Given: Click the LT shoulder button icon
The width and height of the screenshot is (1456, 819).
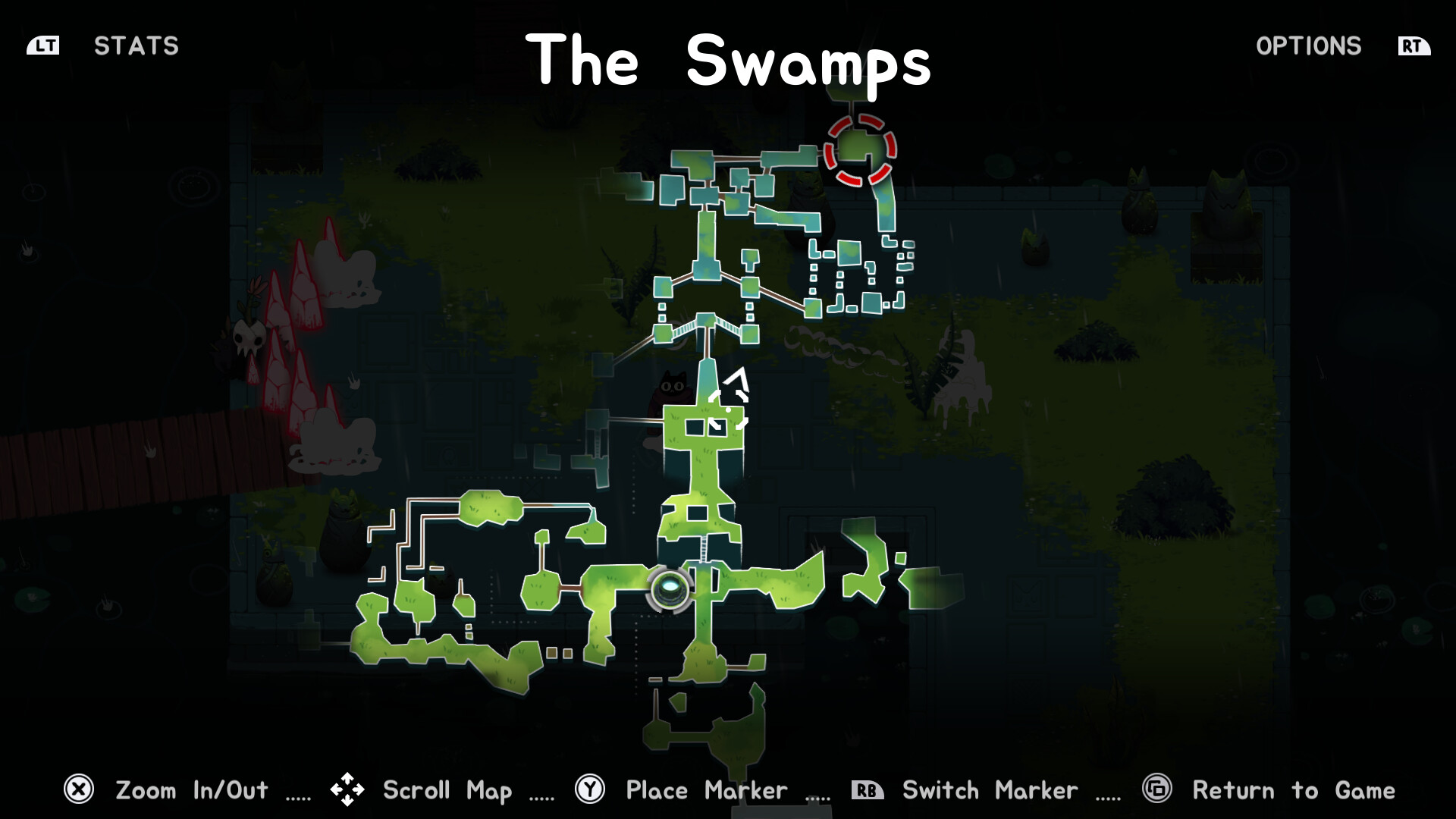Looking at the screenshot, I should [x=44, y=45].
